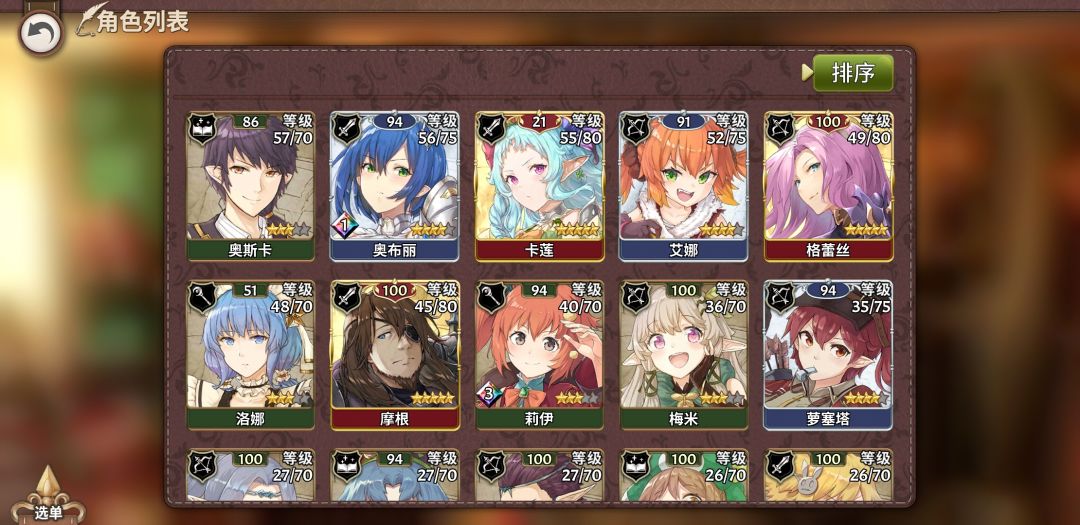Open the 格蕾丝 character card
The height and width of the screenshot is (525, 1080).
click(828, 186)
